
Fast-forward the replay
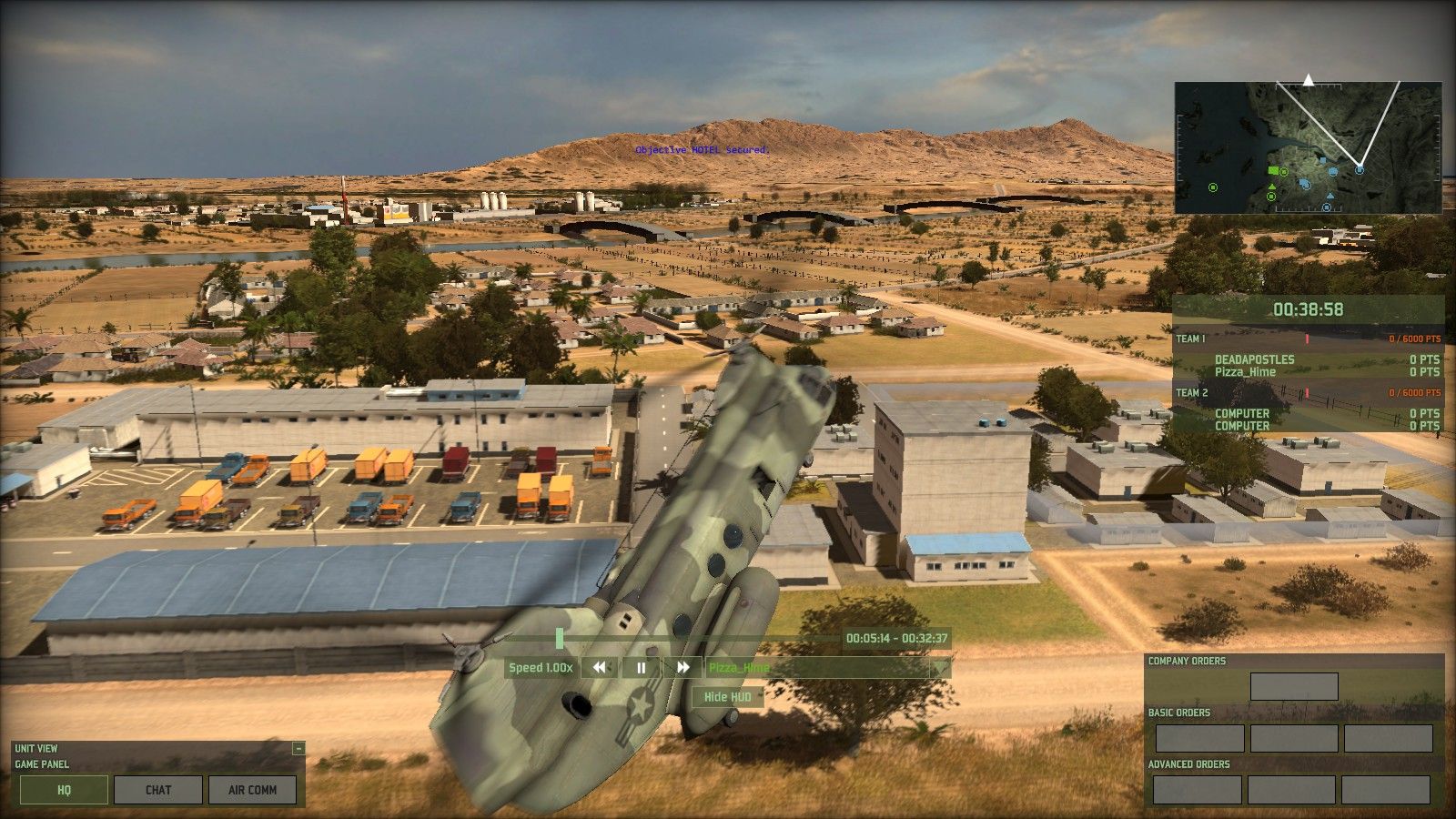pos(682,668)
